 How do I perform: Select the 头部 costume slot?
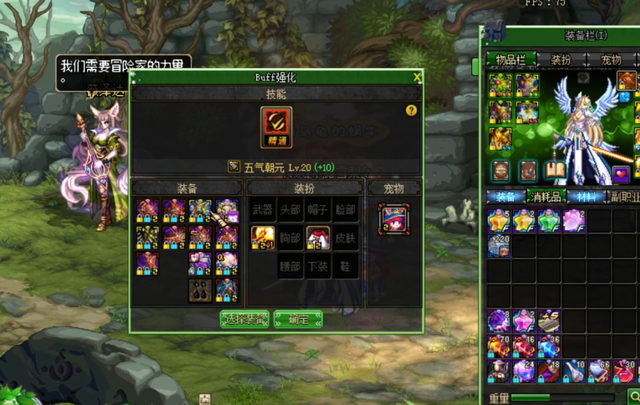coord(290,210)
